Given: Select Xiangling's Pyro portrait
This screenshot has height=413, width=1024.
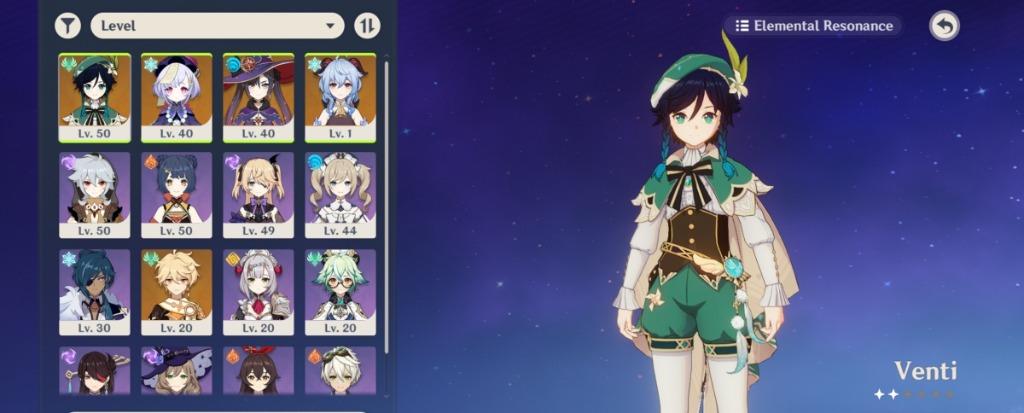Looking at the screenshot, I should tap(176, 194).
